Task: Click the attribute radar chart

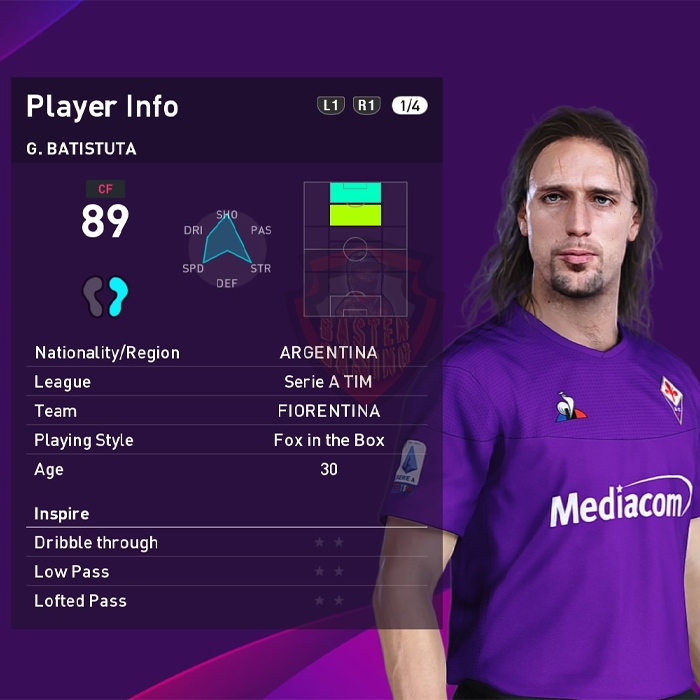Action: [x=227, y=247]
